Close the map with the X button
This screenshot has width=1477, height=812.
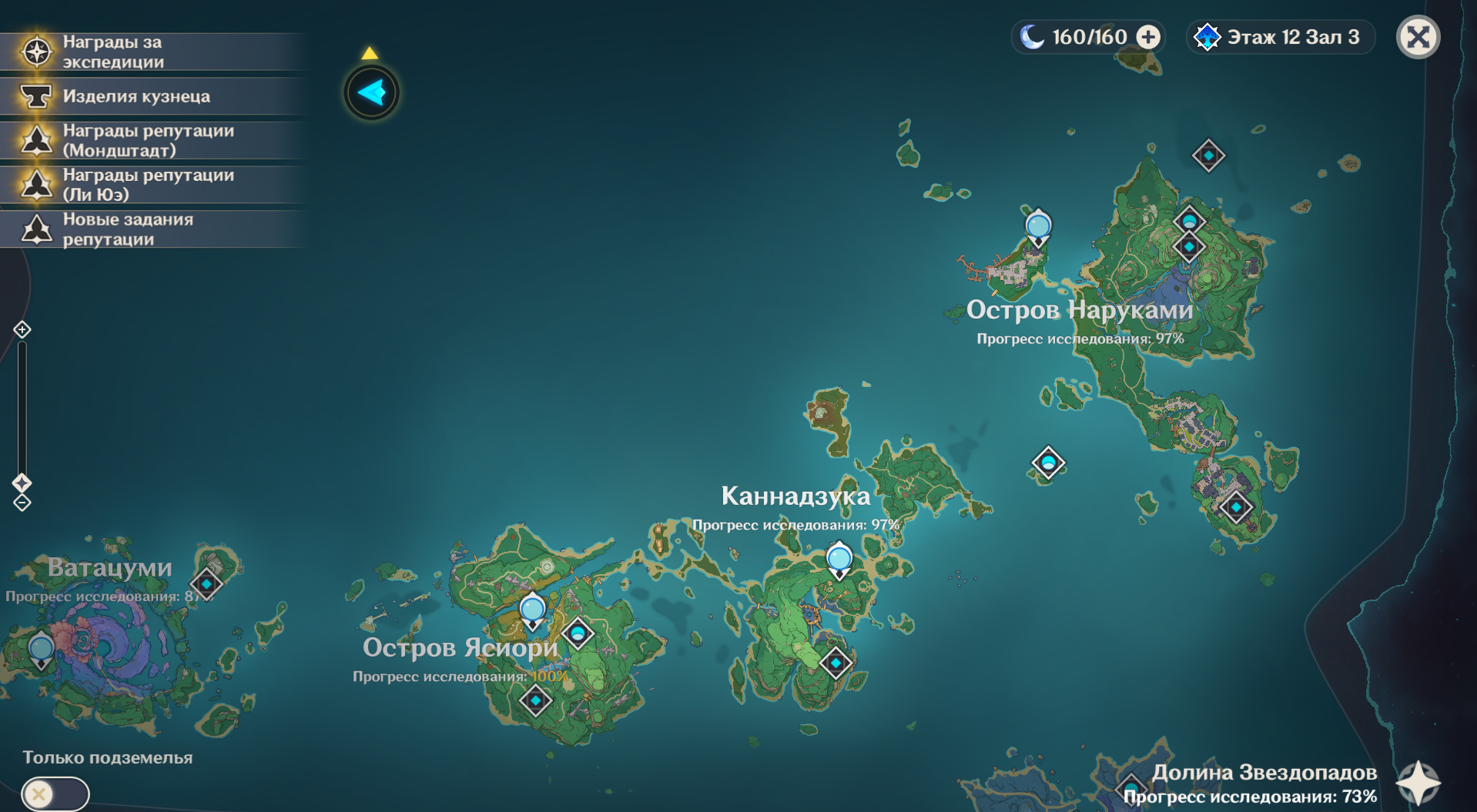coord(1418,37)
